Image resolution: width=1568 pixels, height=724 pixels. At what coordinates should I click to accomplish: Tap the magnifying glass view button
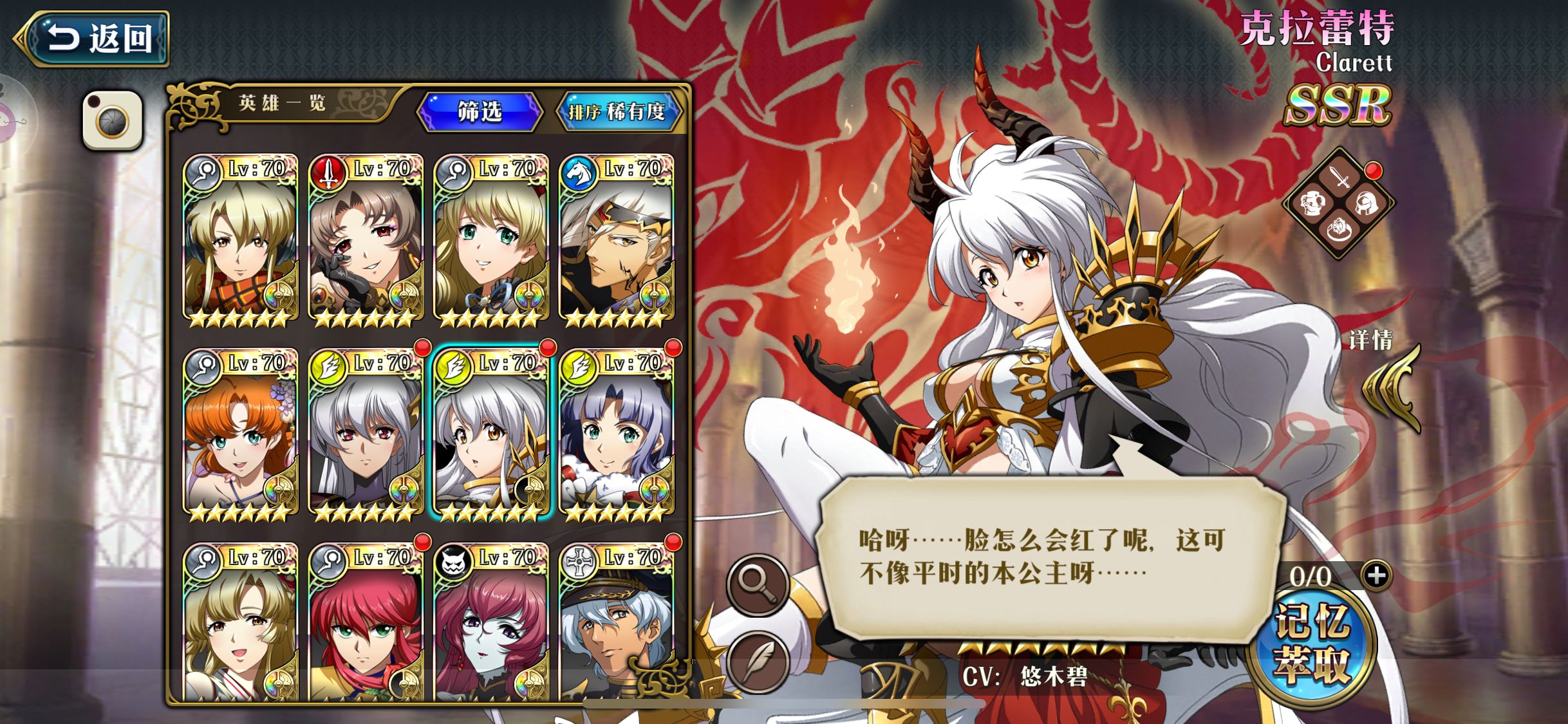coord(758,585)
